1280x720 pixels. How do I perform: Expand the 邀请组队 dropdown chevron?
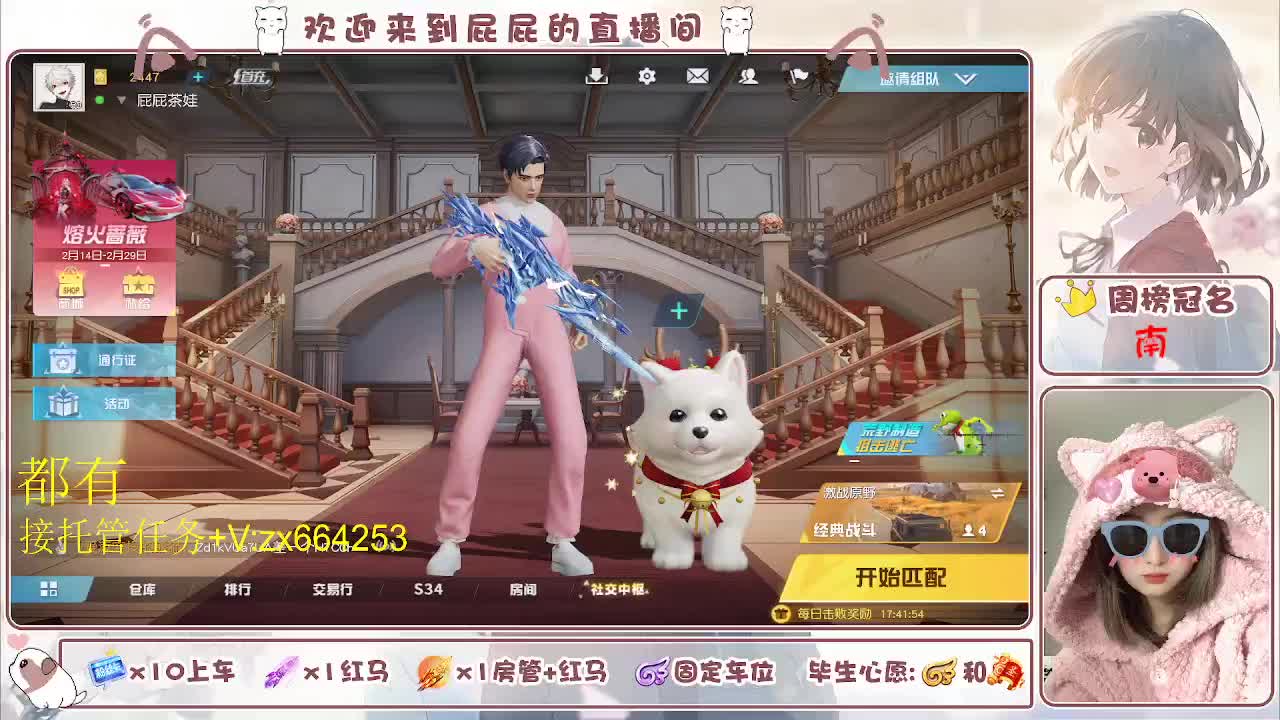coord(965,78)
